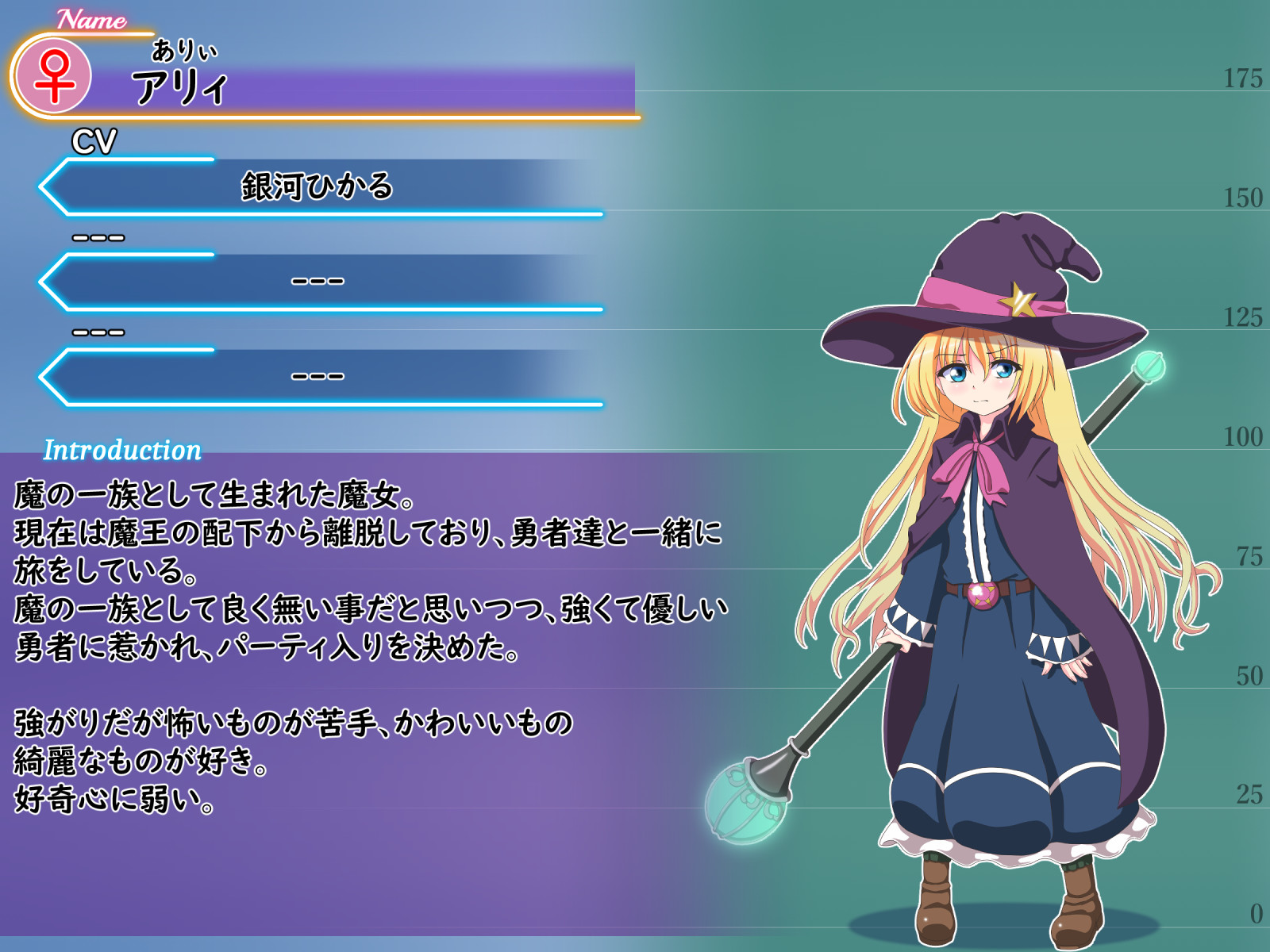Select the 銀河ひかる CV row
Image resolution: width=1270 pixels, height=952 pixels.
(317, 187)
